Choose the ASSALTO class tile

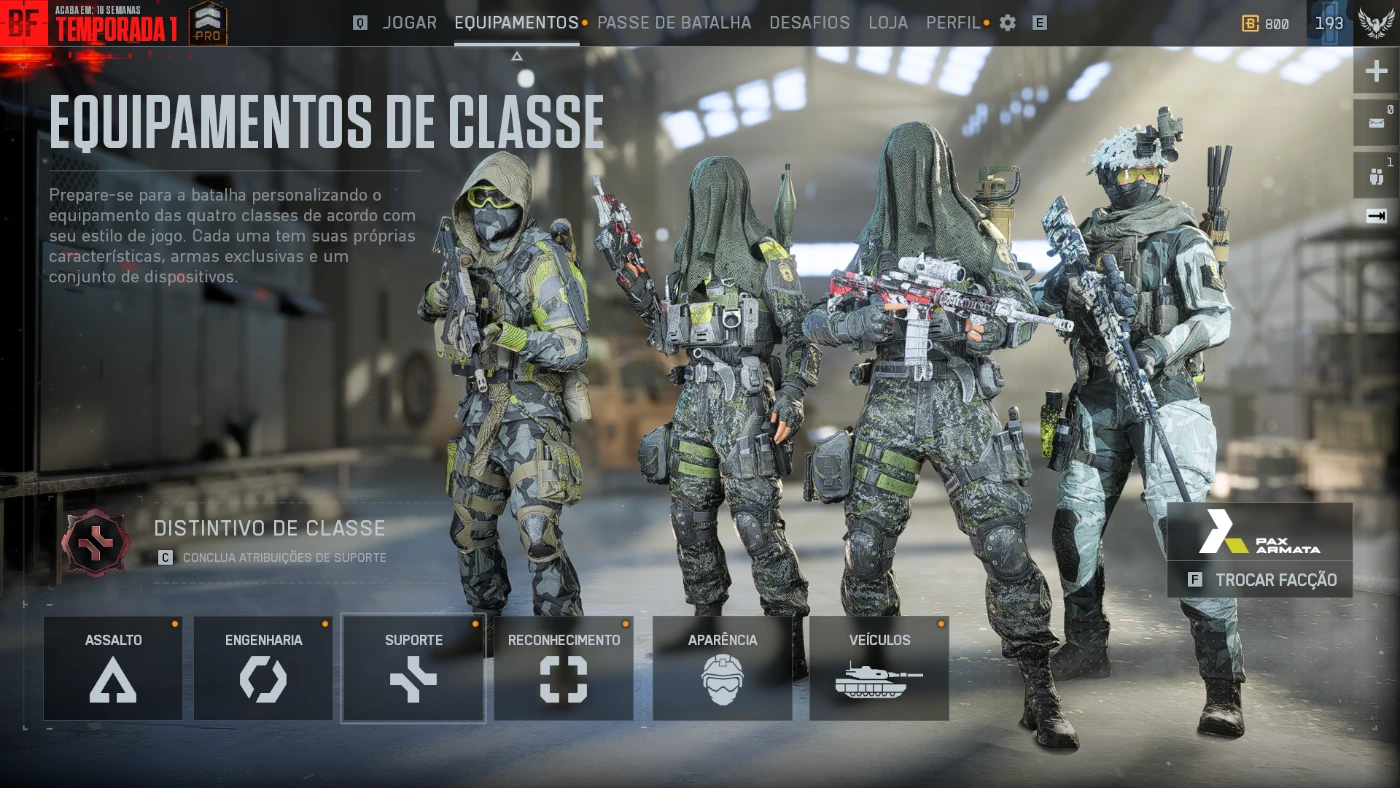[113, 668]
